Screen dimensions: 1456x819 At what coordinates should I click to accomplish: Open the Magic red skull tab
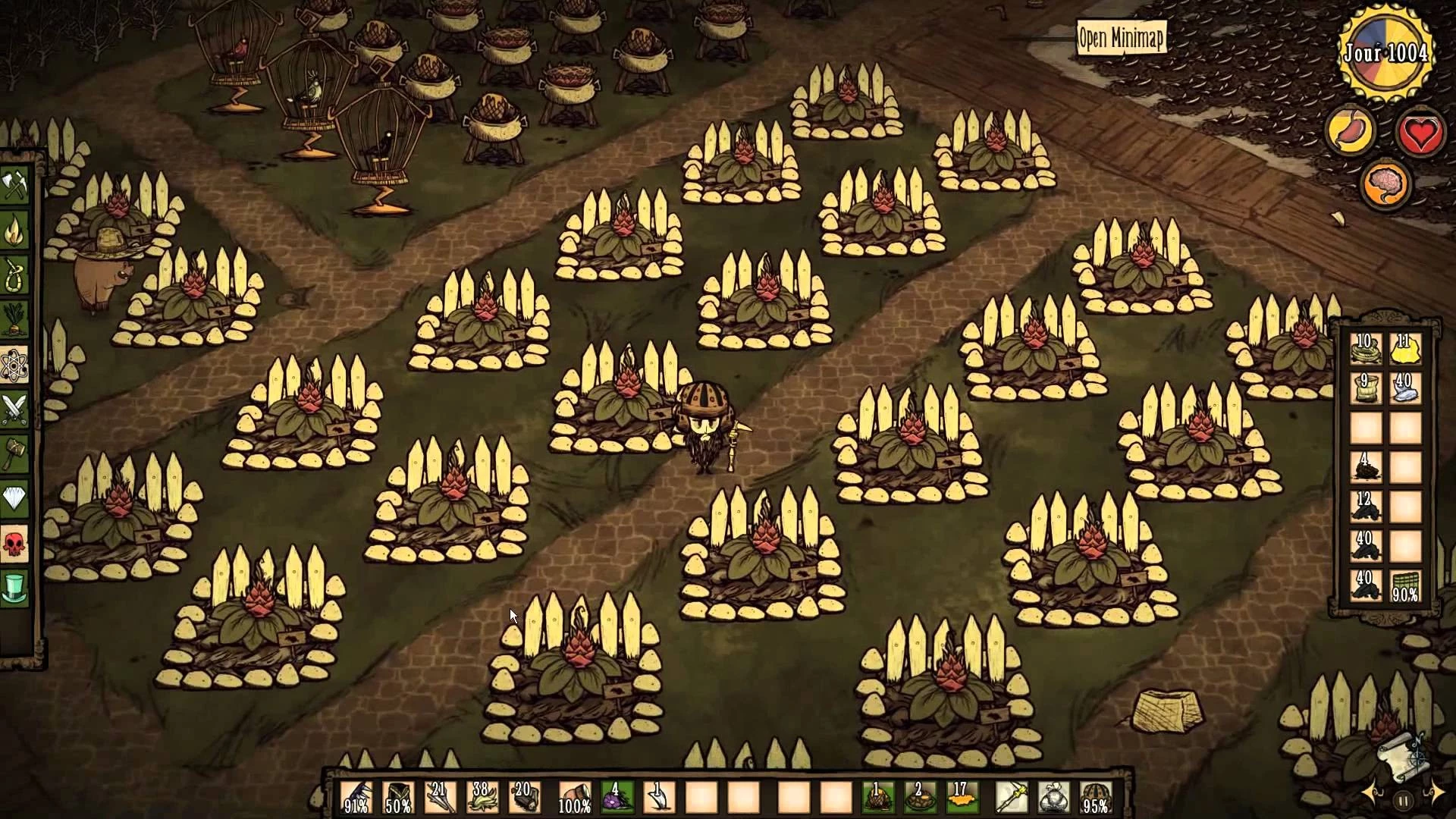pyautogui.click(x=15, y=543)
